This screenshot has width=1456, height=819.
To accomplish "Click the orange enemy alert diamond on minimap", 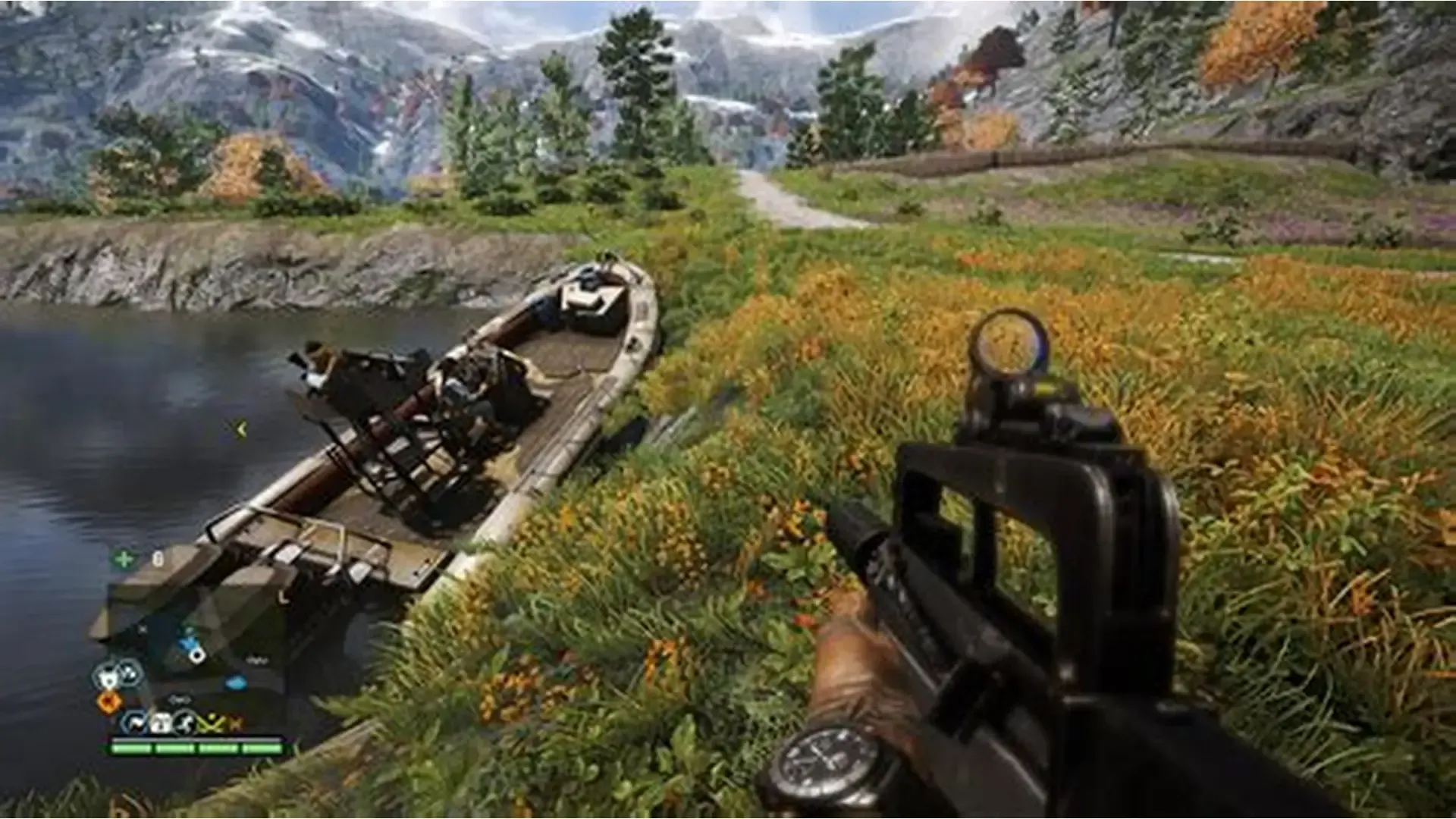I will pos(108,700).
